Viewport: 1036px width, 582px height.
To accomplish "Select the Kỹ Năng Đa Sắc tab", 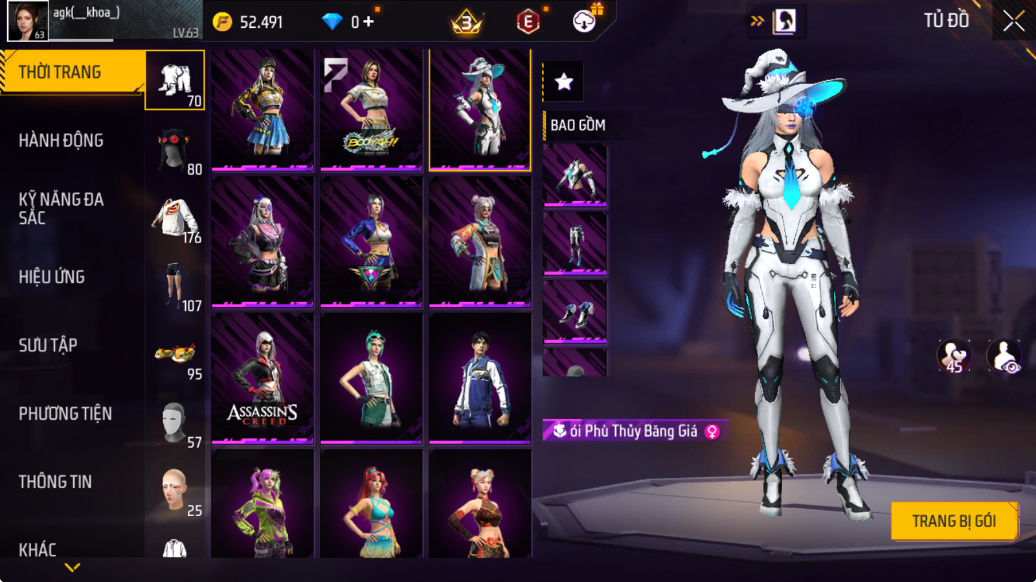I will point(61,208).
